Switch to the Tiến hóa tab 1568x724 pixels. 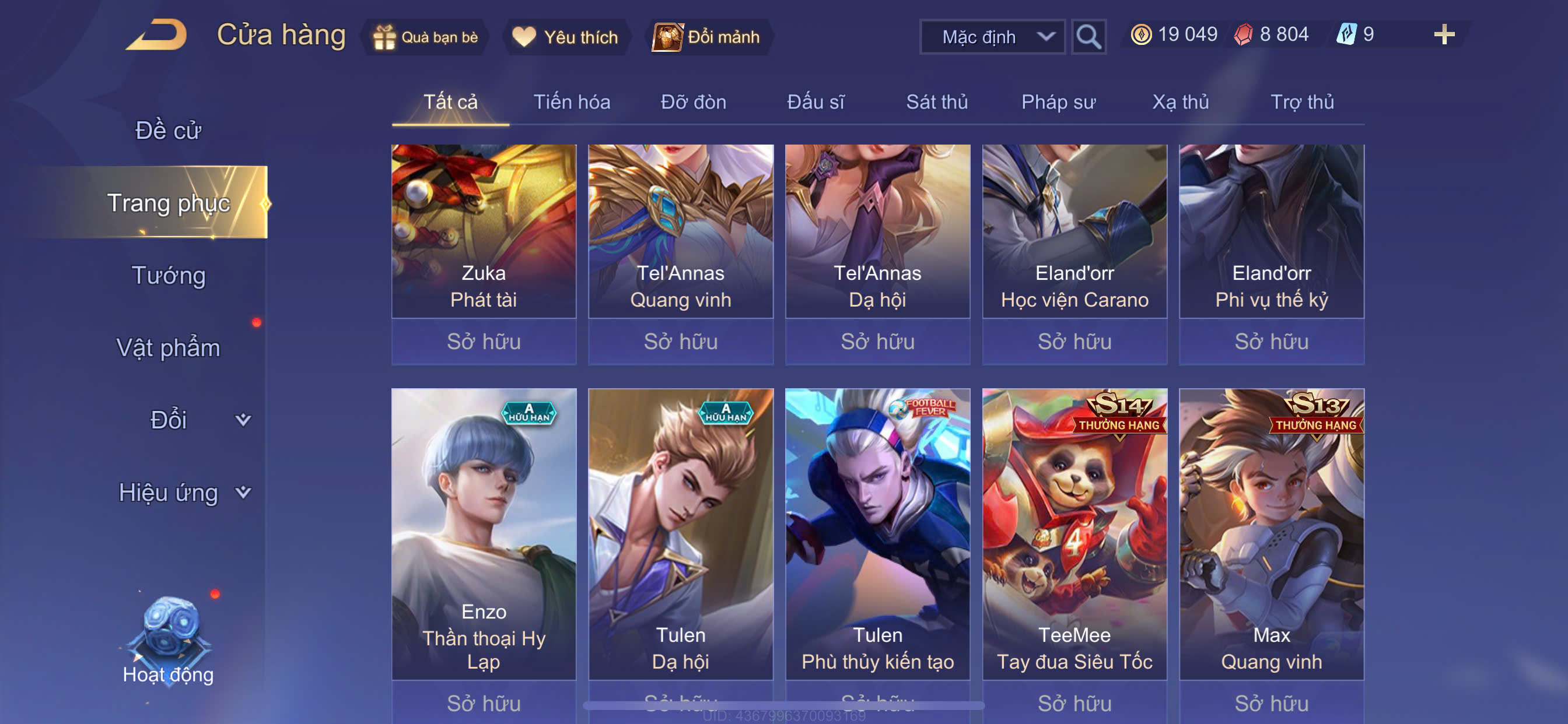pyautogui.click(x=572, y=102)
